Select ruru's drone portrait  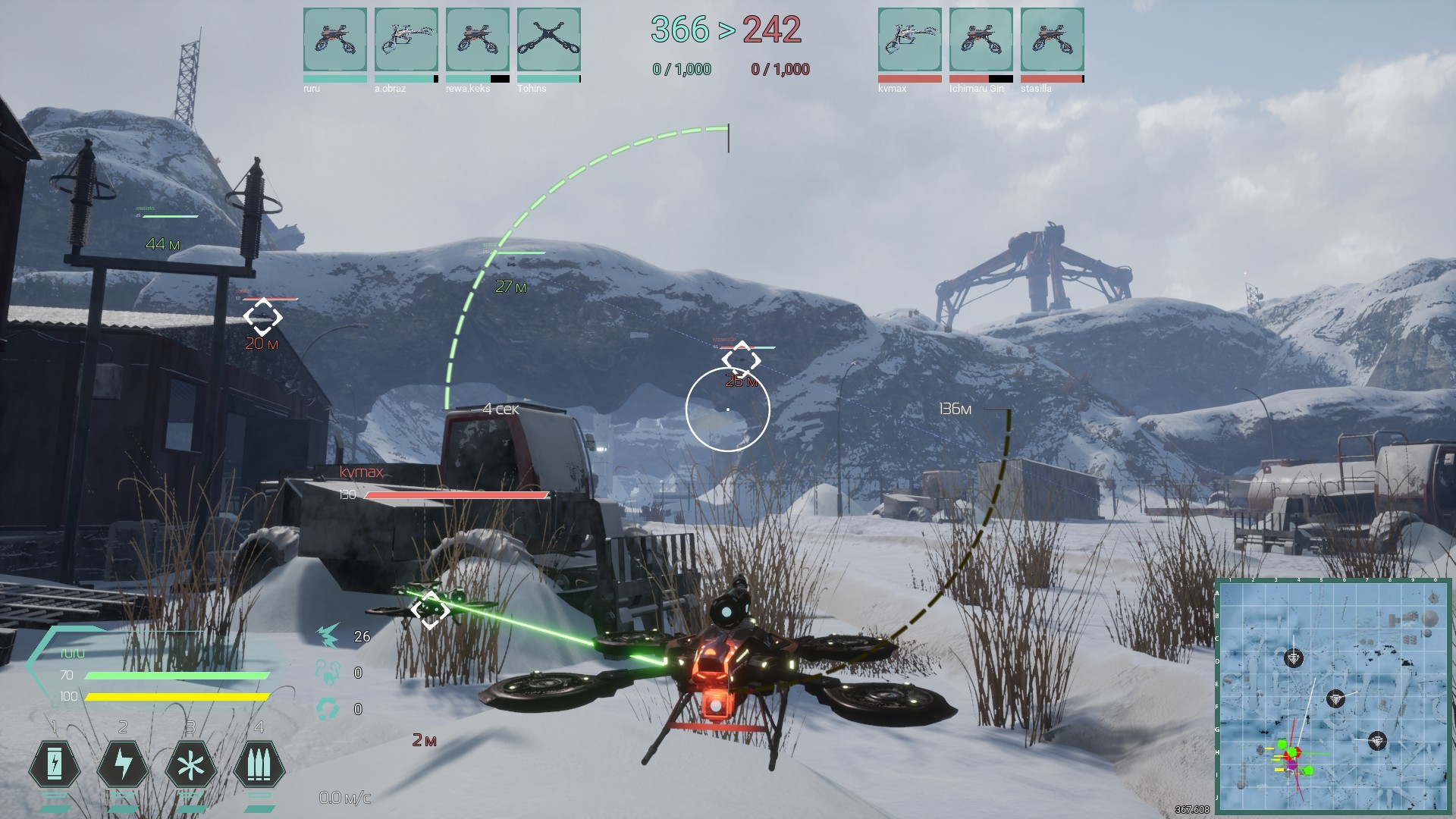(335, 39)
